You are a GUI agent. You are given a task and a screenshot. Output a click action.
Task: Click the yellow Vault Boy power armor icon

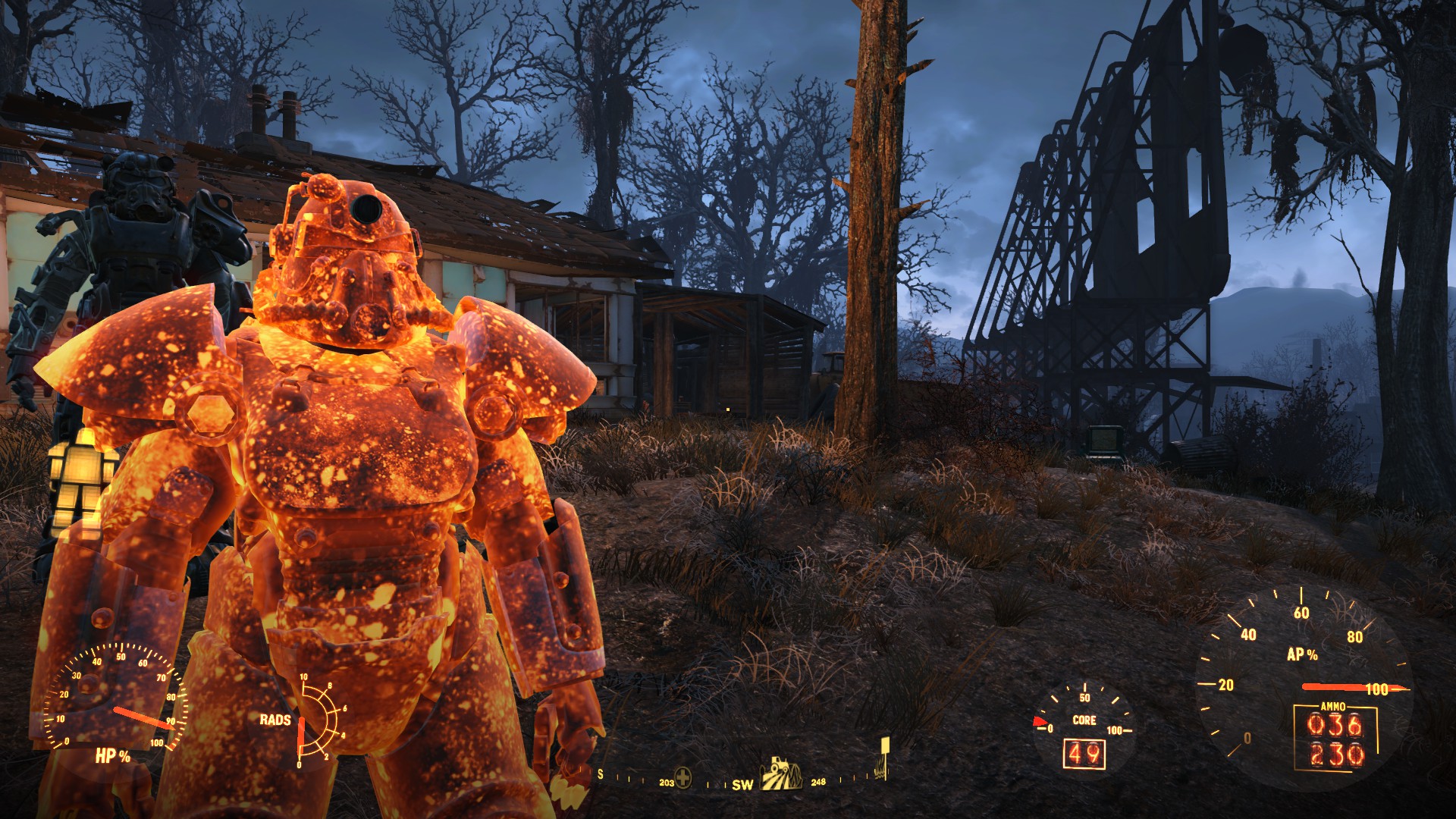tap(78, 475)
